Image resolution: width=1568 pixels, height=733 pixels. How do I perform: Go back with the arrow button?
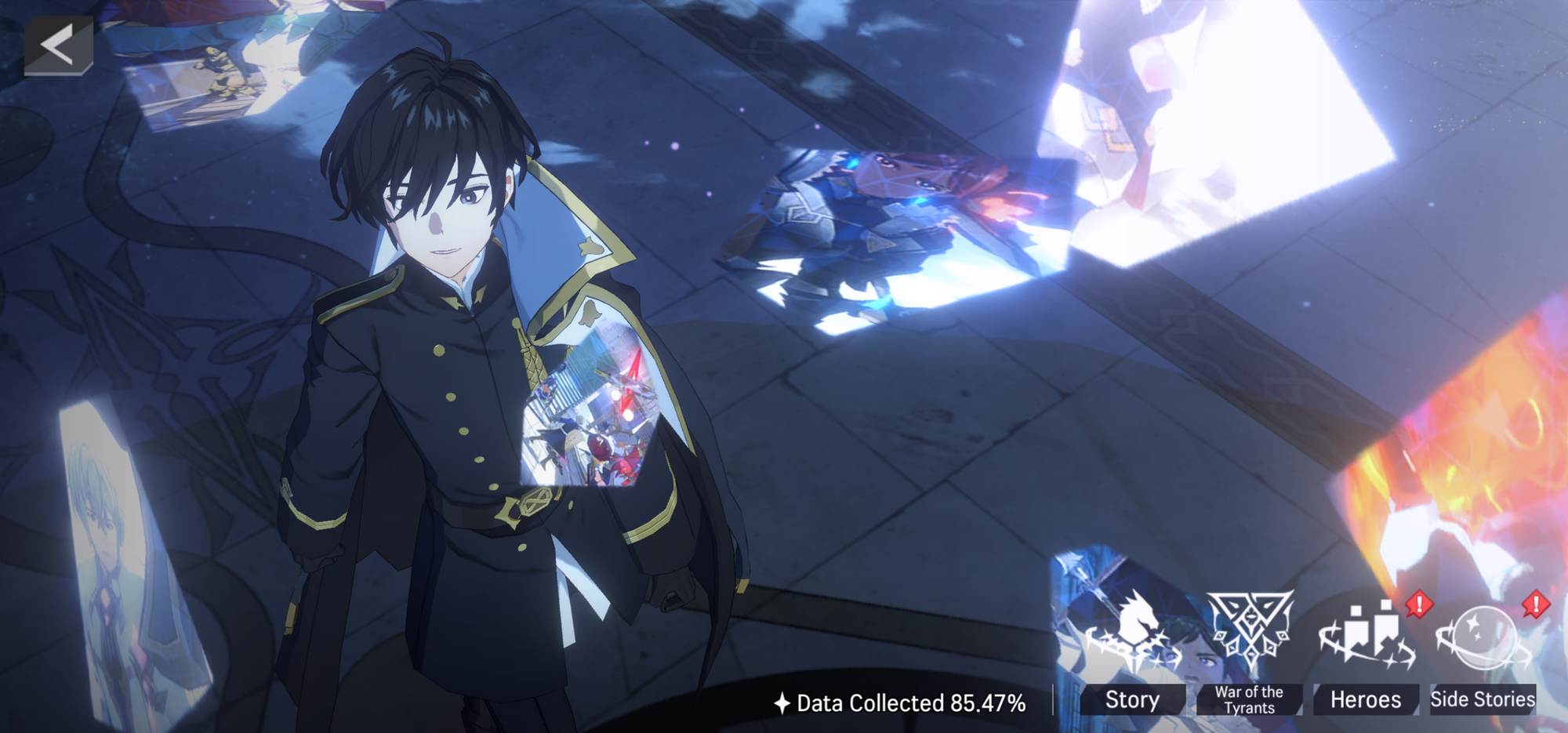[x=58, y=45]
